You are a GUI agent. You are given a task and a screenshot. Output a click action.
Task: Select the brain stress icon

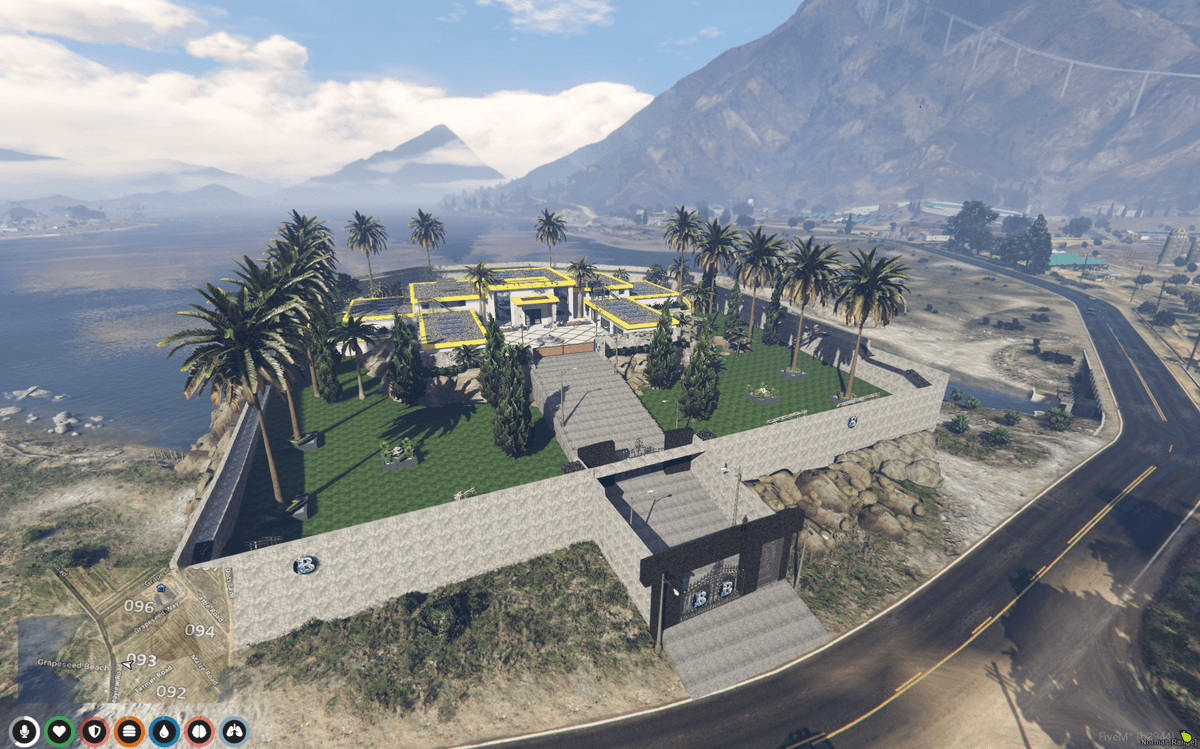coord(199,732)
